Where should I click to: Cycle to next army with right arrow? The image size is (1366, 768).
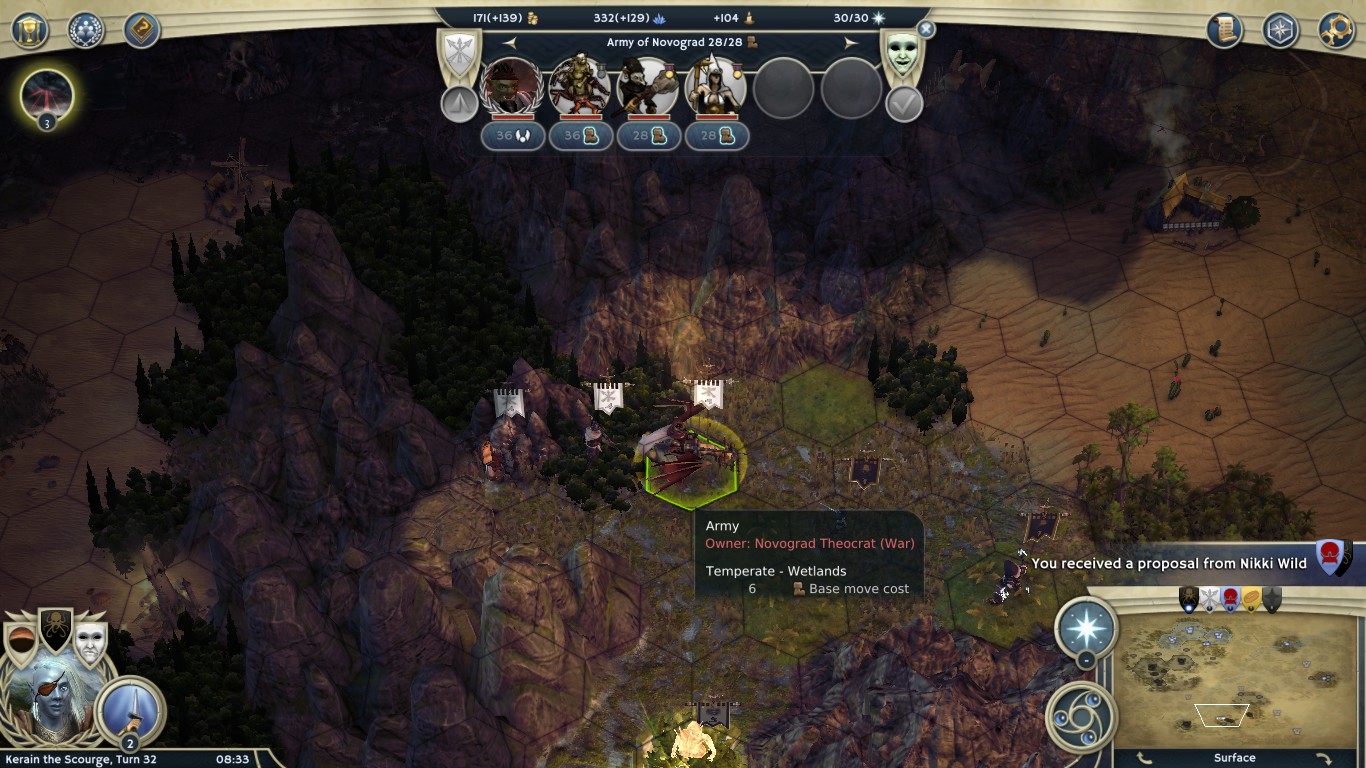click(x=851, y=43)
